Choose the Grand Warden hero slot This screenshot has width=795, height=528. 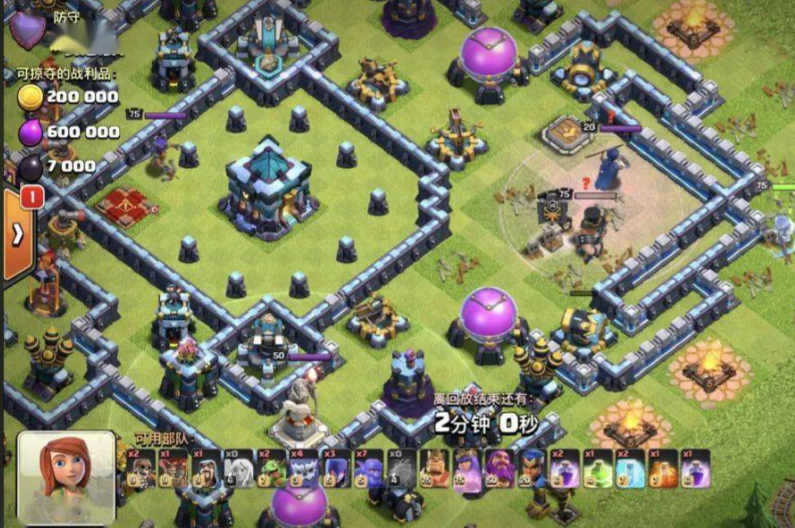click(x=498, y=468)
